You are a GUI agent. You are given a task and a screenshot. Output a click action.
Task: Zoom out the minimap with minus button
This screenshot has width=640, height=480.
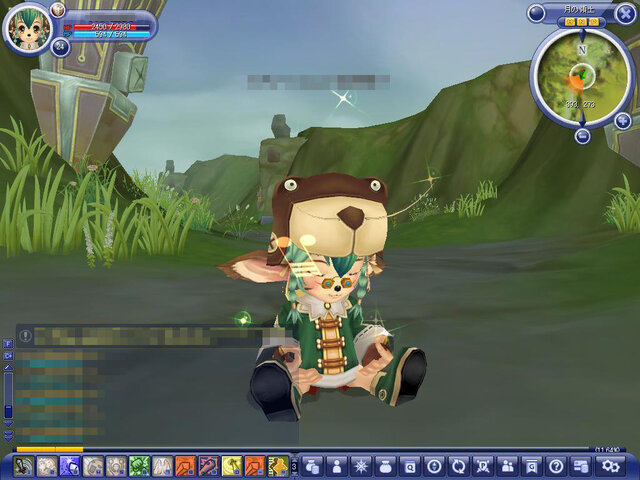coord(582,135)
